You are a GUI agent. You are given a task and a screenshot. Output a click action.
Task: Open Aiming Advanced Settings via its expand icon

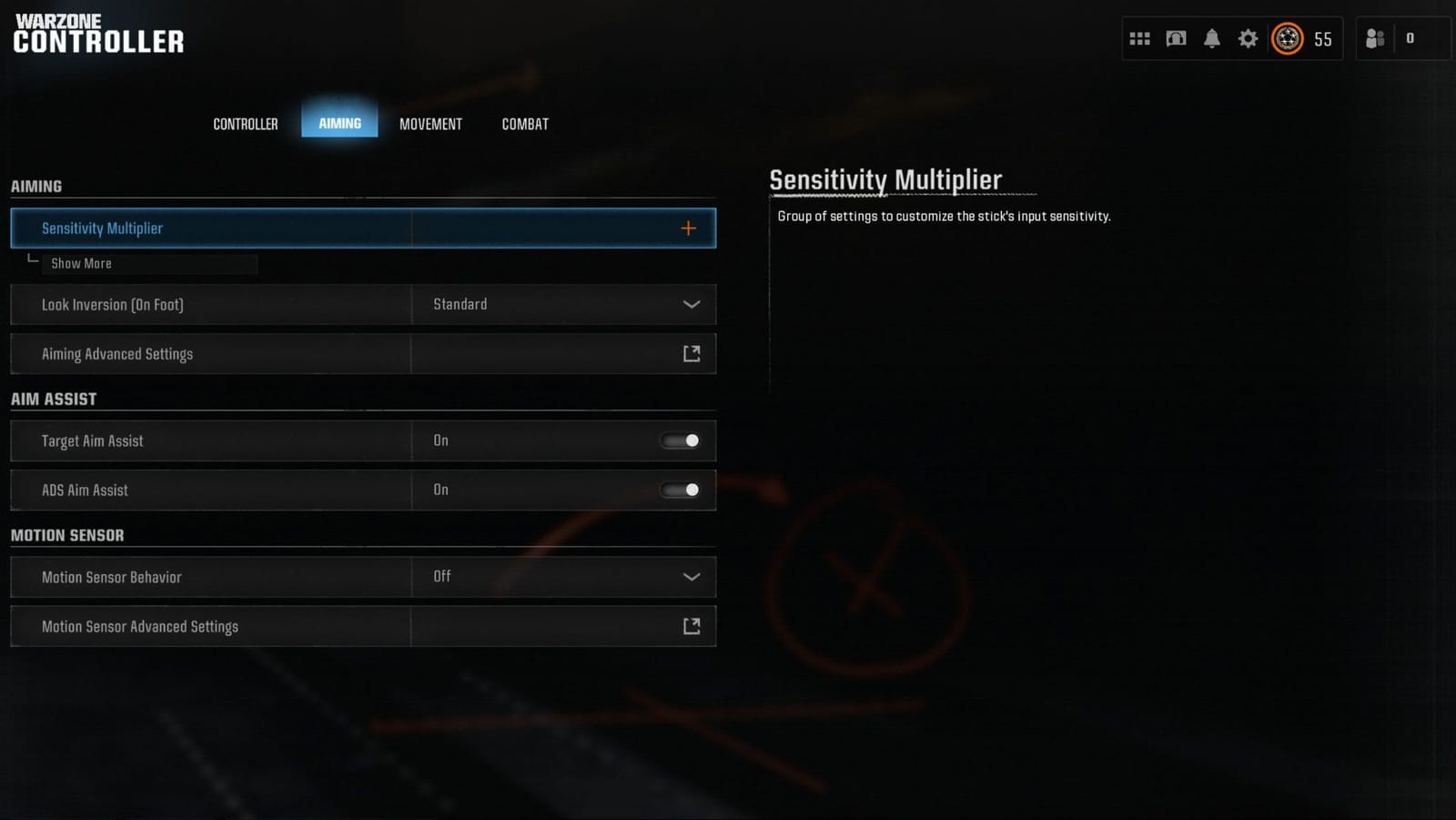tap(691, 353)
